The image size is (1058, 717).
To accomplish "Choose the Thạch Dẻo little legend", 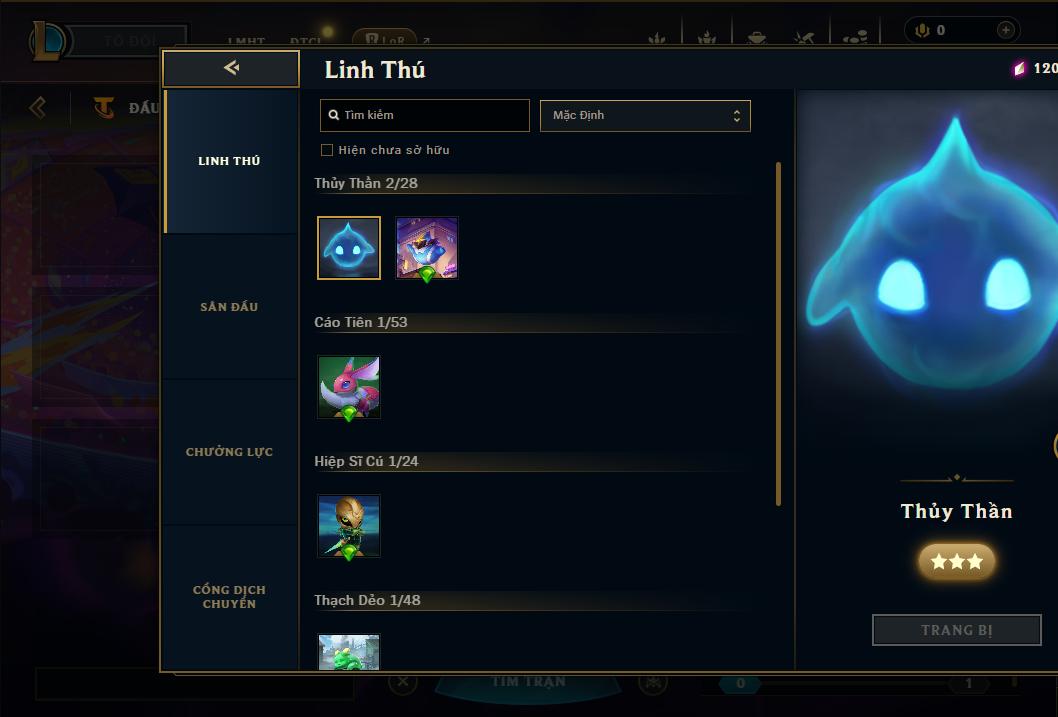I will pyautogui.click(x=349, y=652).
